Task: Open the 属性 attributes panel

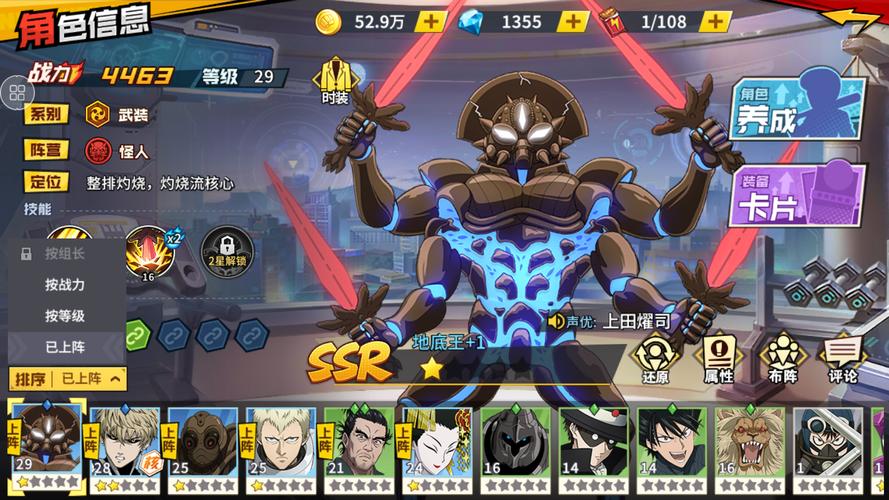Action: [718, 358]
